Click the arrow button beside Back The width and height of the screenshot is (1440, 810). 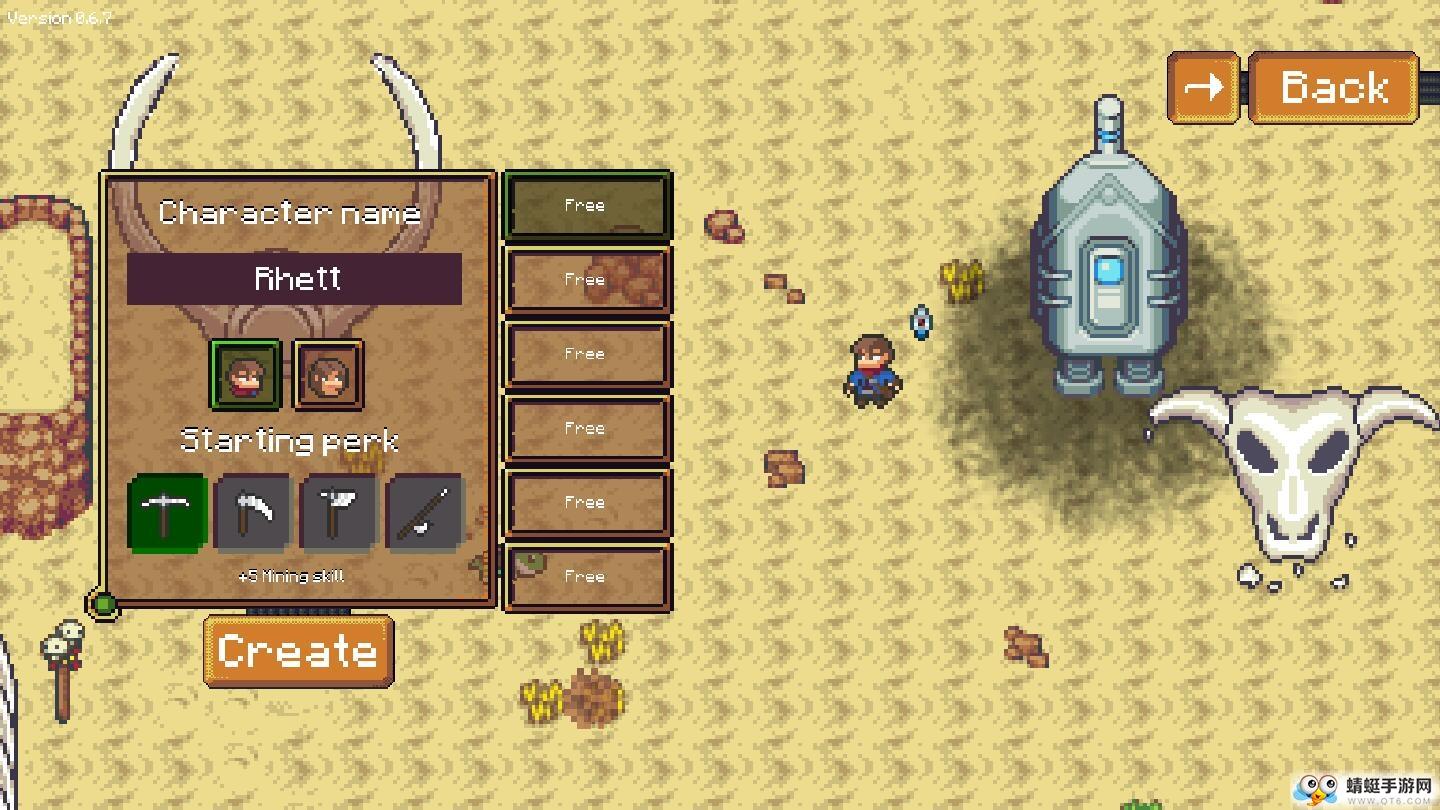(1204, 88)
